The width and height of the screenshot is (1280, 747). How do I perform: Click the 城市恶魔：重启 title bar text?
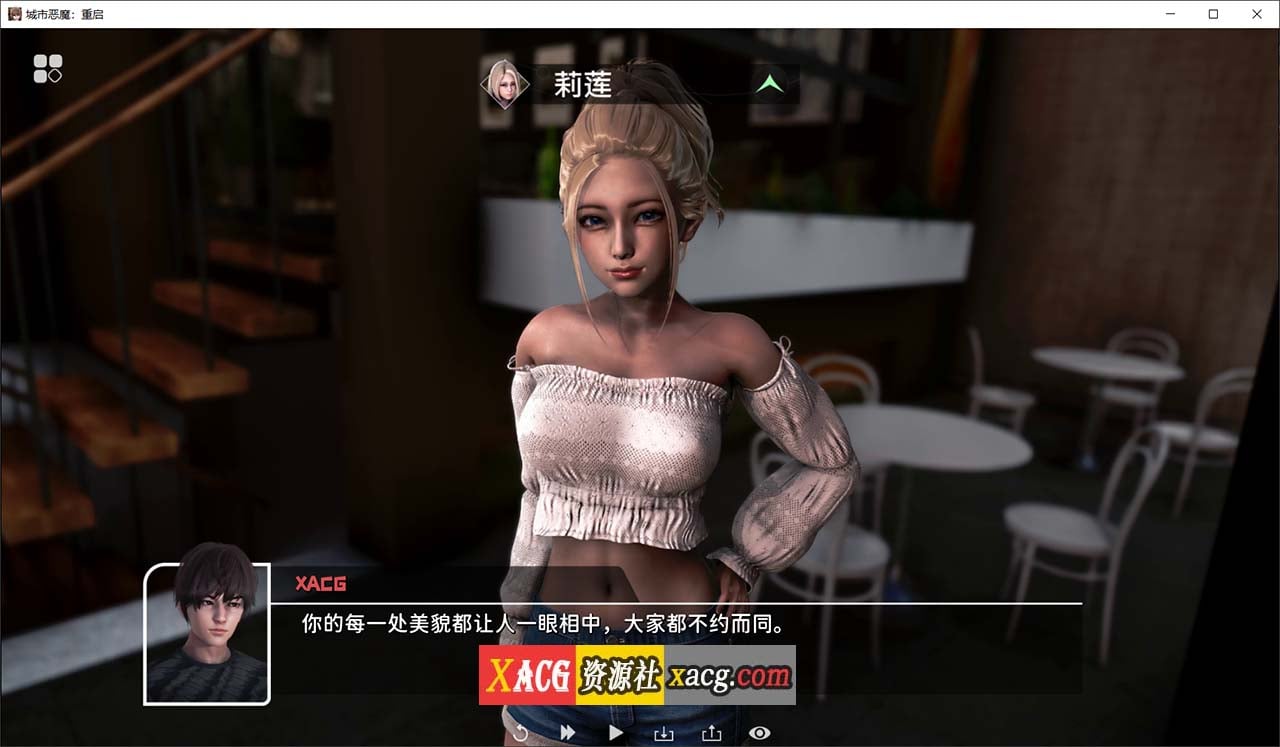(65, 14)
